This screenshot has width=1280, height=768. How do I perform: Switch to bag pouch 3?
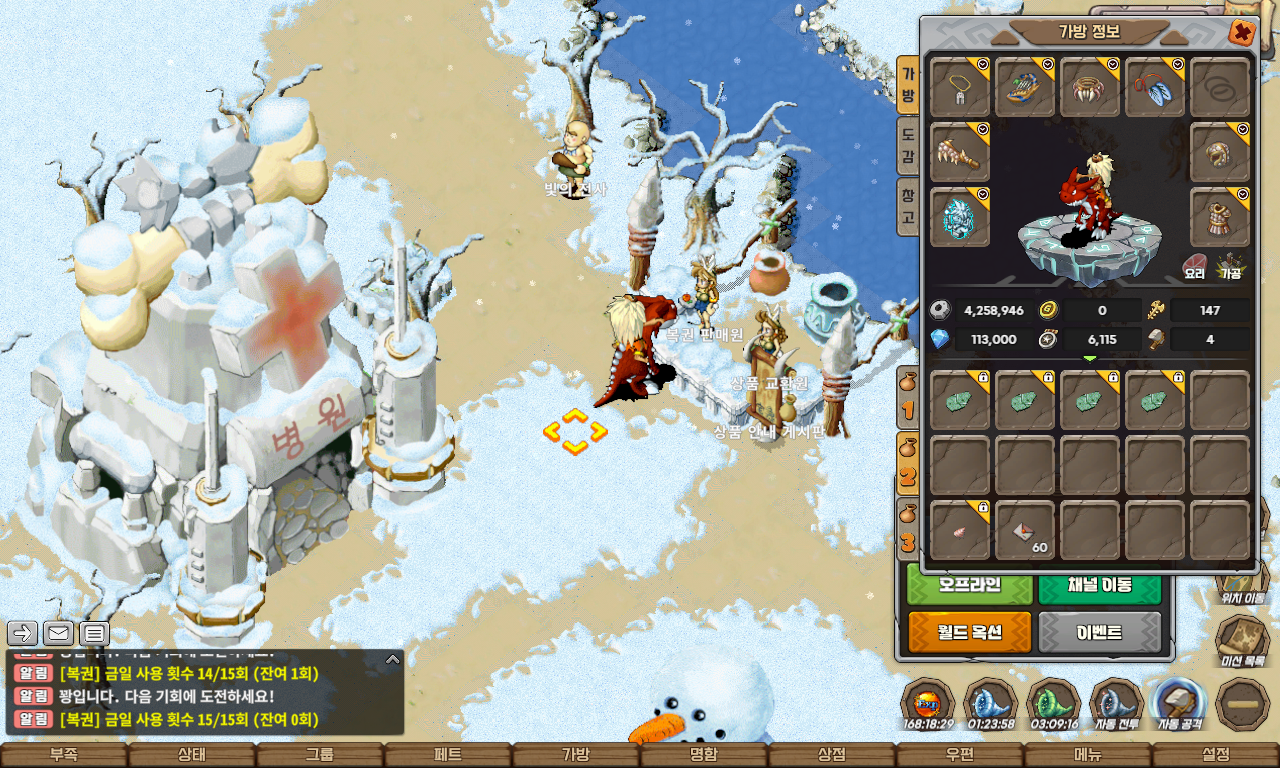click(908, 530)
